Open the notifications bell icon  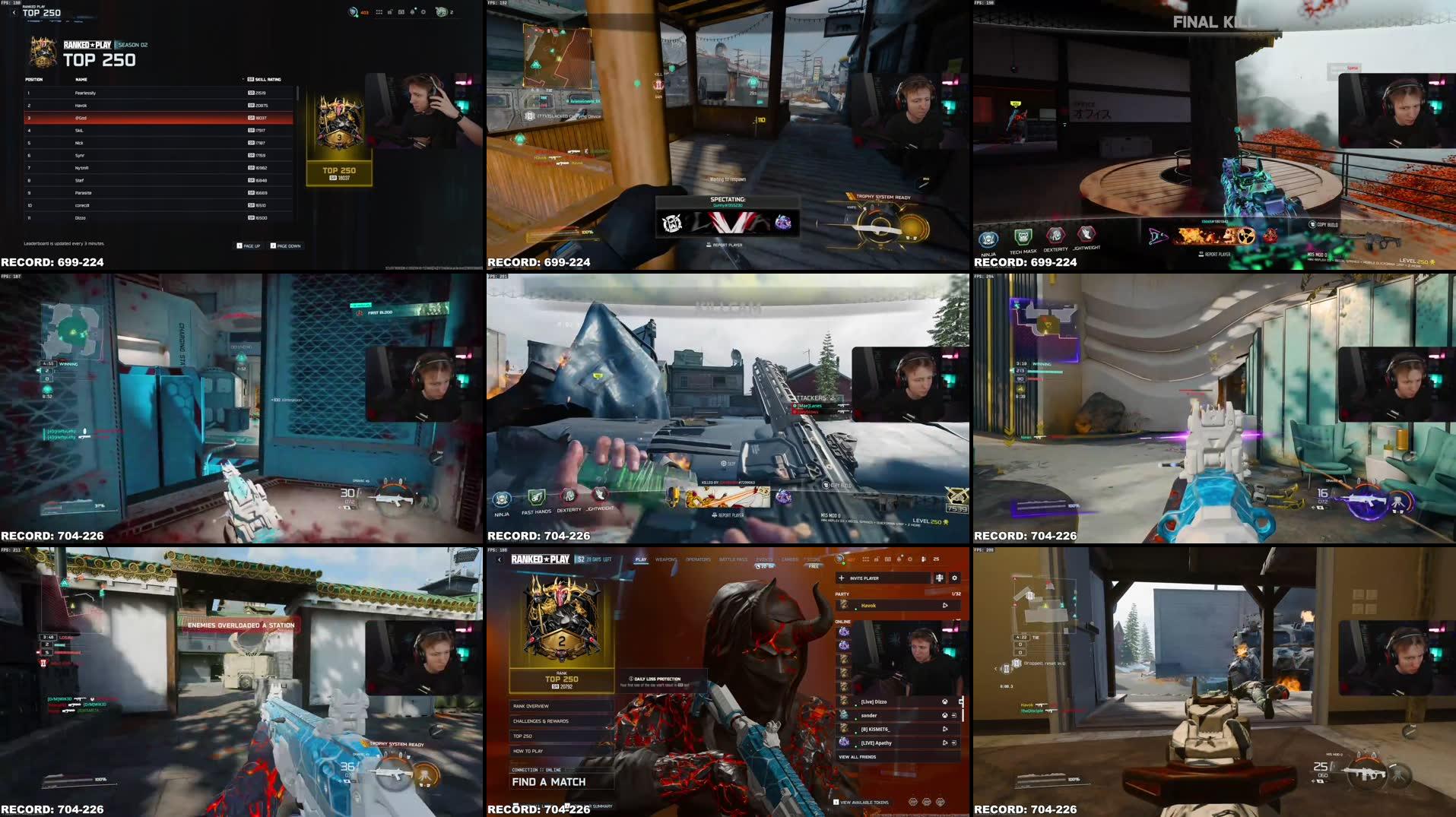click(x=899, y=559)
